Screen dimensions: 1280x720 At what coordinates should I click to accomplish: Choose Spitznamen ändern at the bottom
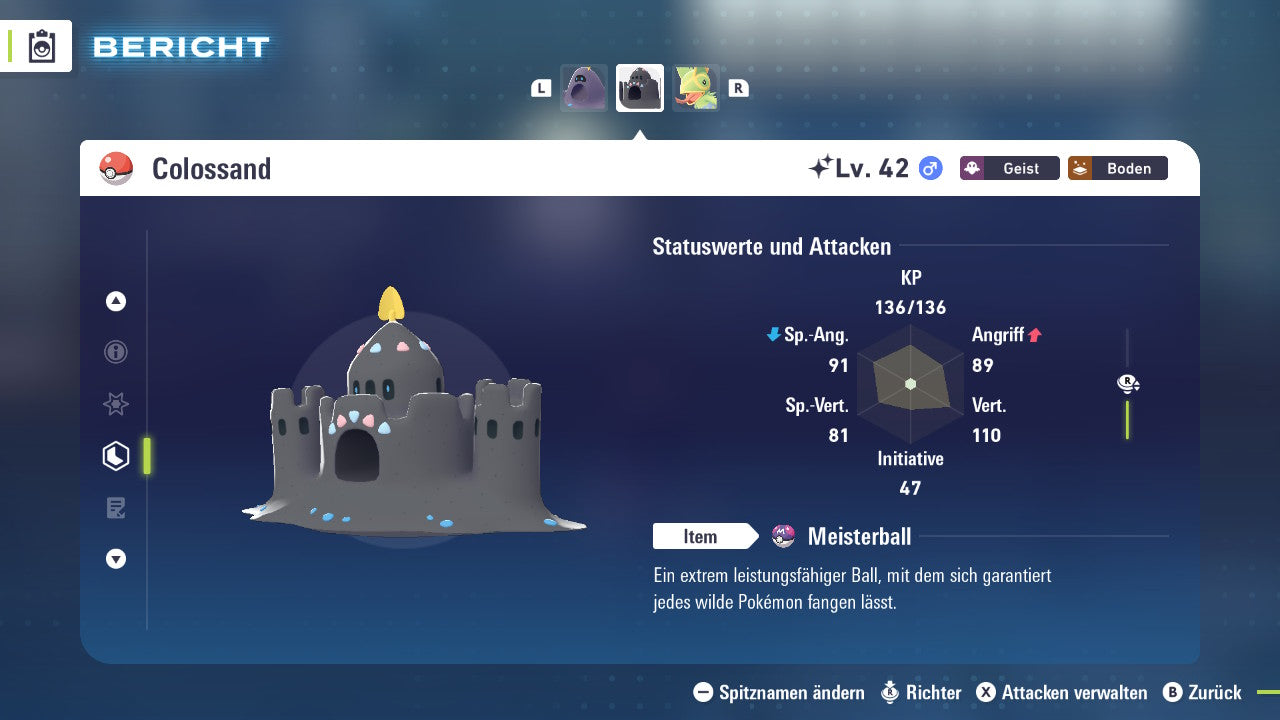pos(790,692)
